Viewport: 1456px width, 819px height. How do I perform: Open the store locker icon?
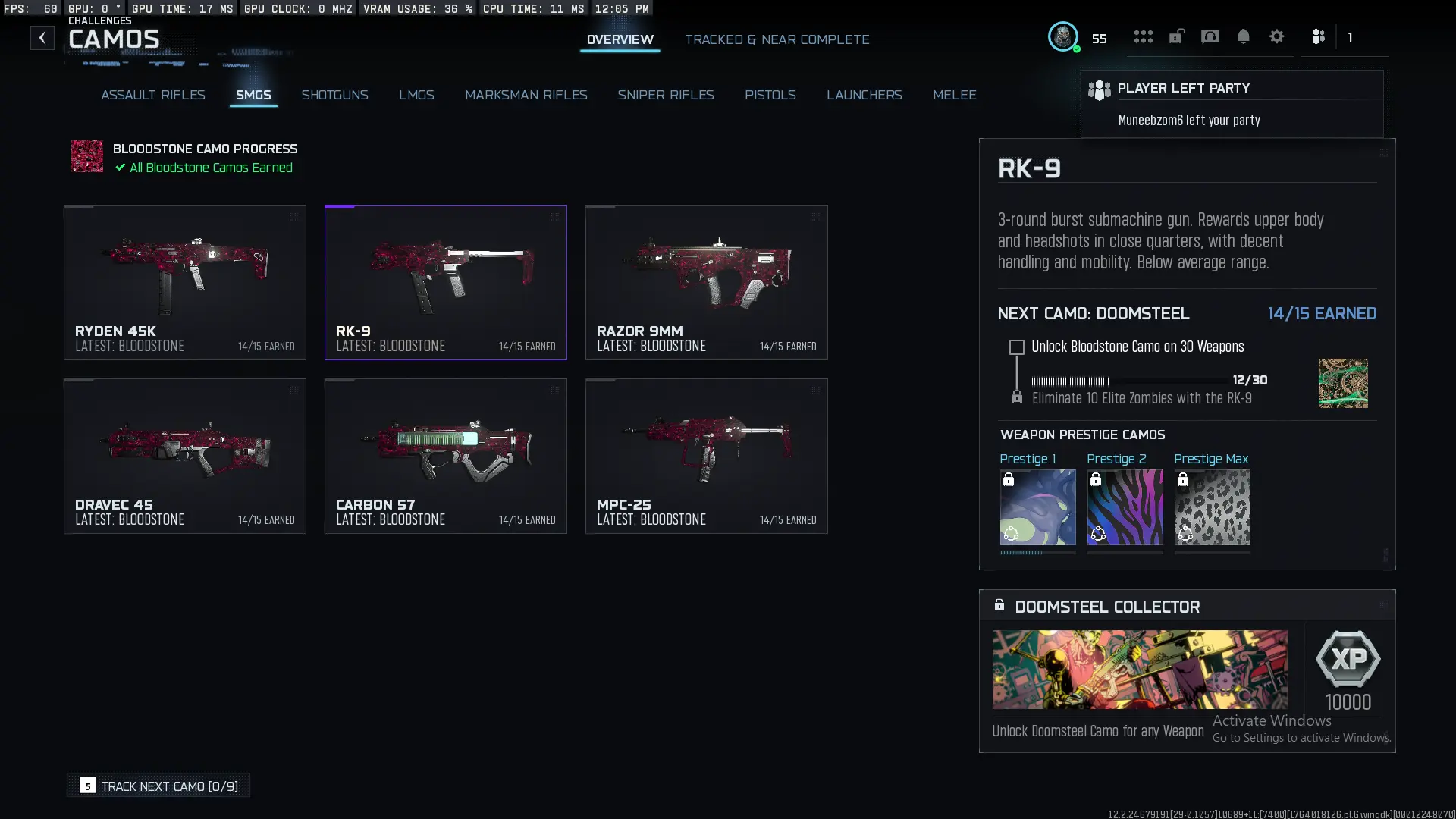click(1176, 36)
